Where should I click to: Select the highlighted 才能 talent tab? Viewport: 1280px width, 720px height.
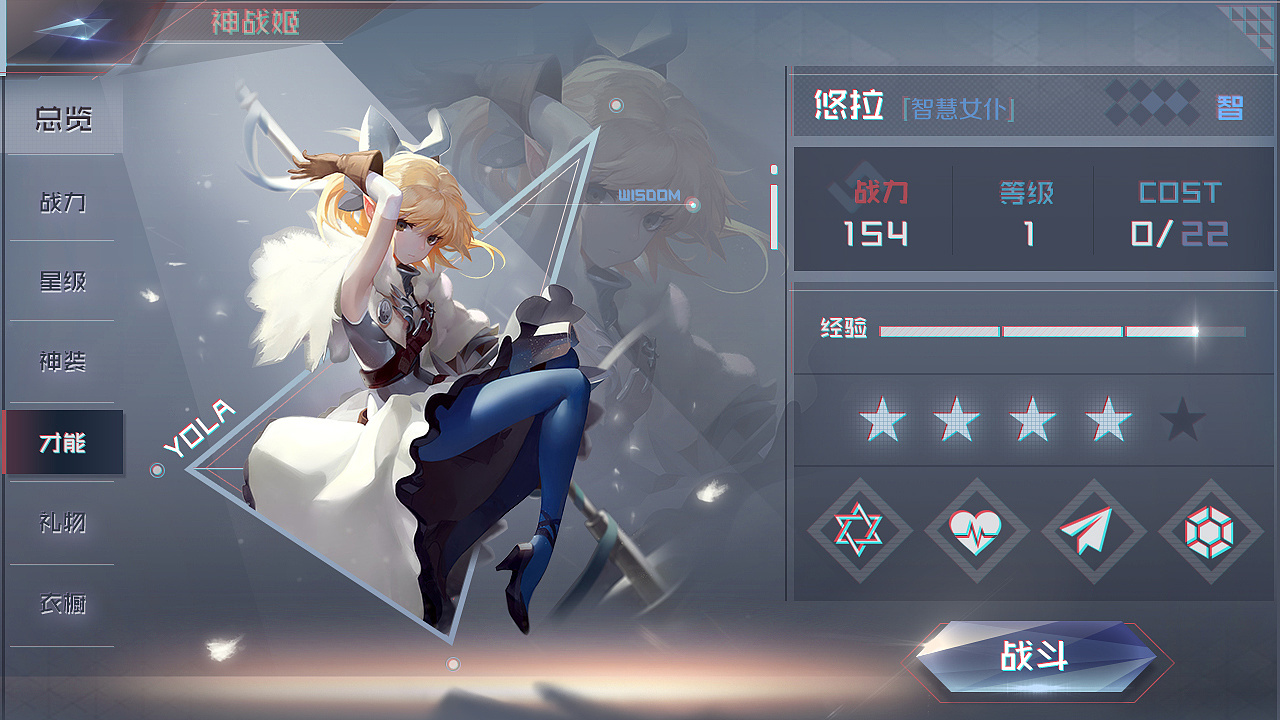click(x=63, y=441)
